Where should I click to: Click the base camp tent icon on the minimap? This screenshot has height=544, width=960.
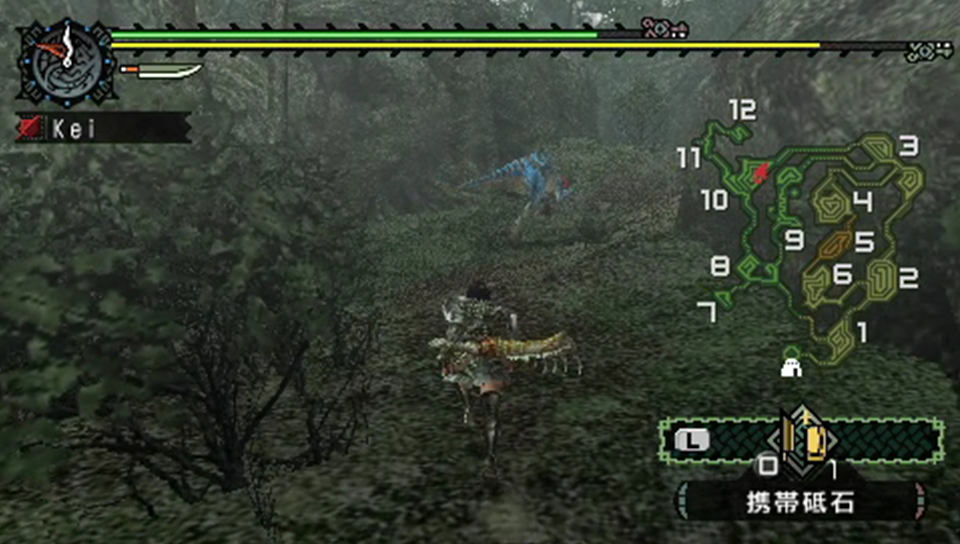[x=792, y=362]
